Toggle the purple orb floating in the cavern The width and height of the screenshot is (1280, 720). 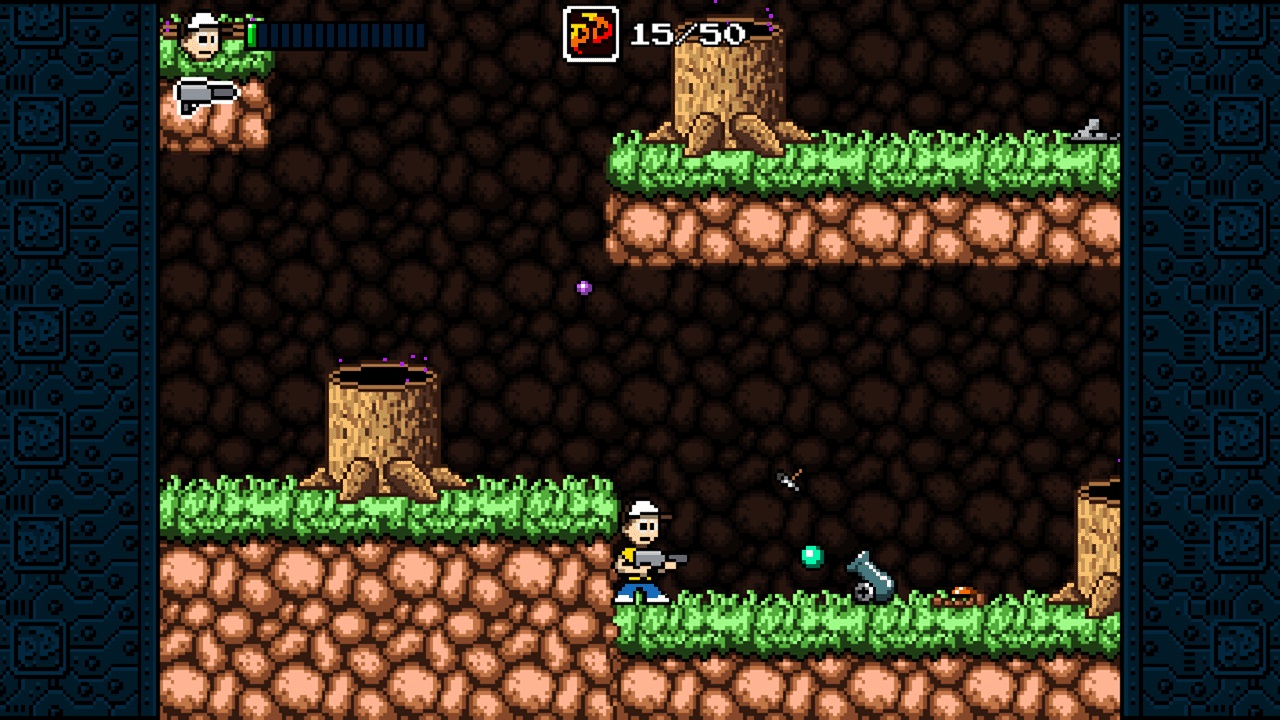pyautogui.click(x=583, y=287)
